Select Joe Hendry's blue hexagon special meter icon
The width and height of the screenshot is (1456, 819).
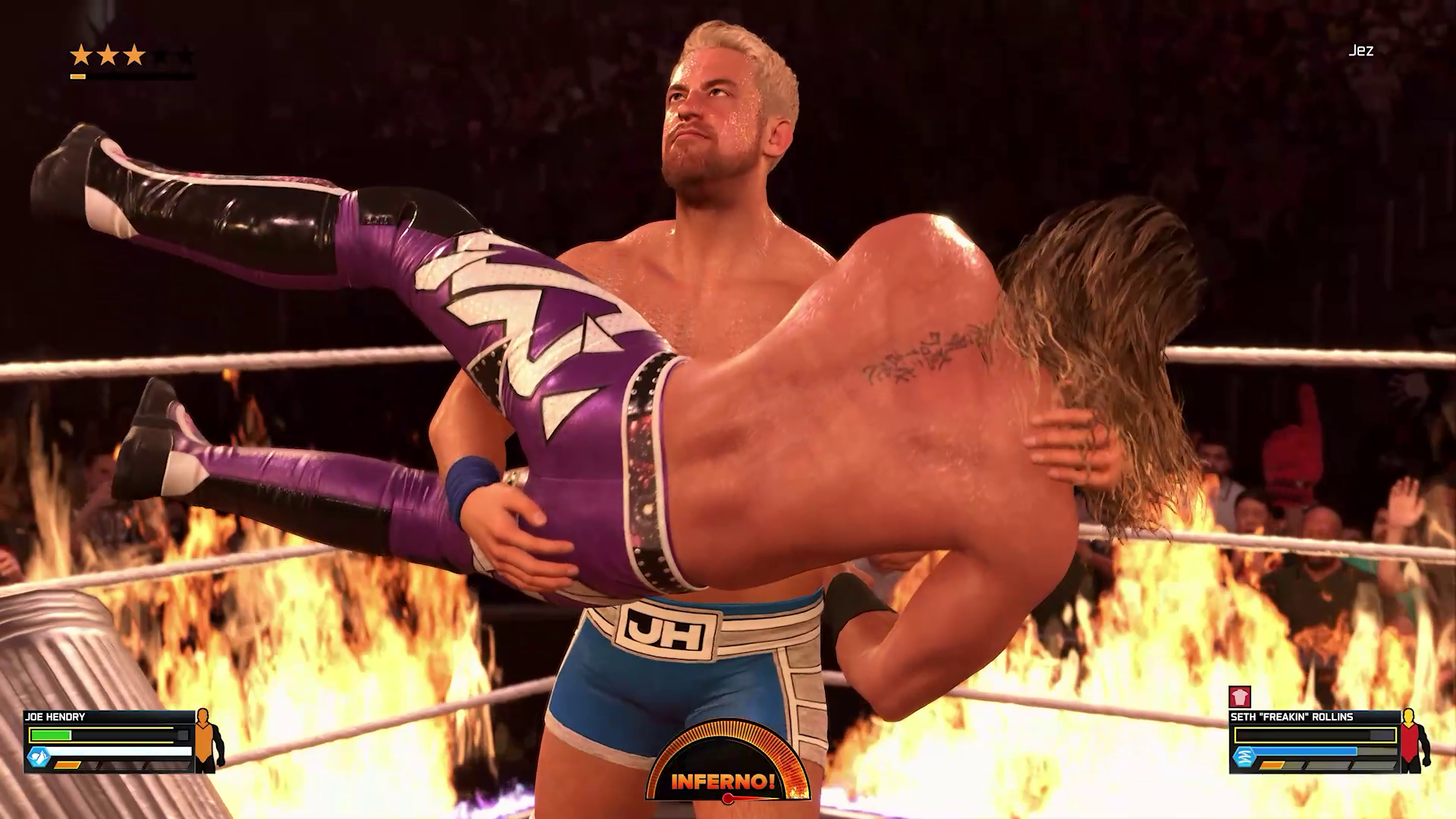pos(39,756)
